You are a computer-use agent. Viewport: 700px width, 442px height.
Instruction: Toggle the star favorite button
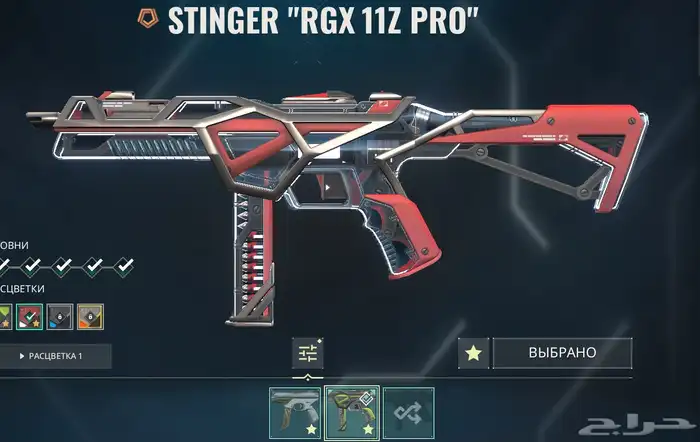[474, 353]
